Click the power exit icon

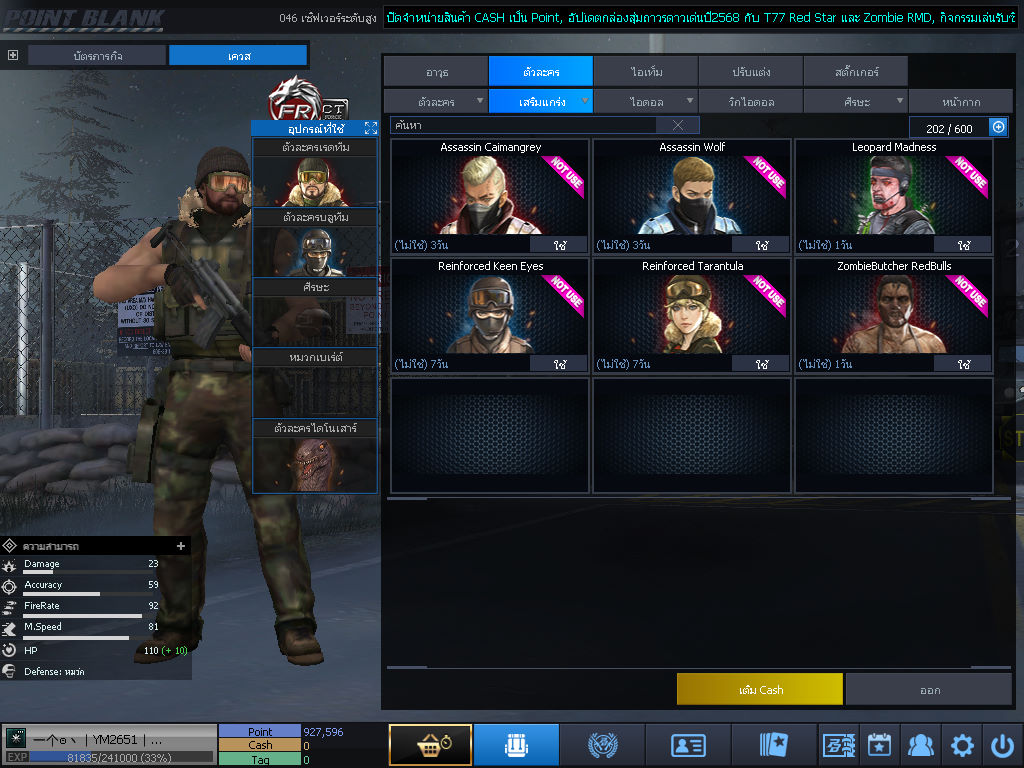point(1002,745)
